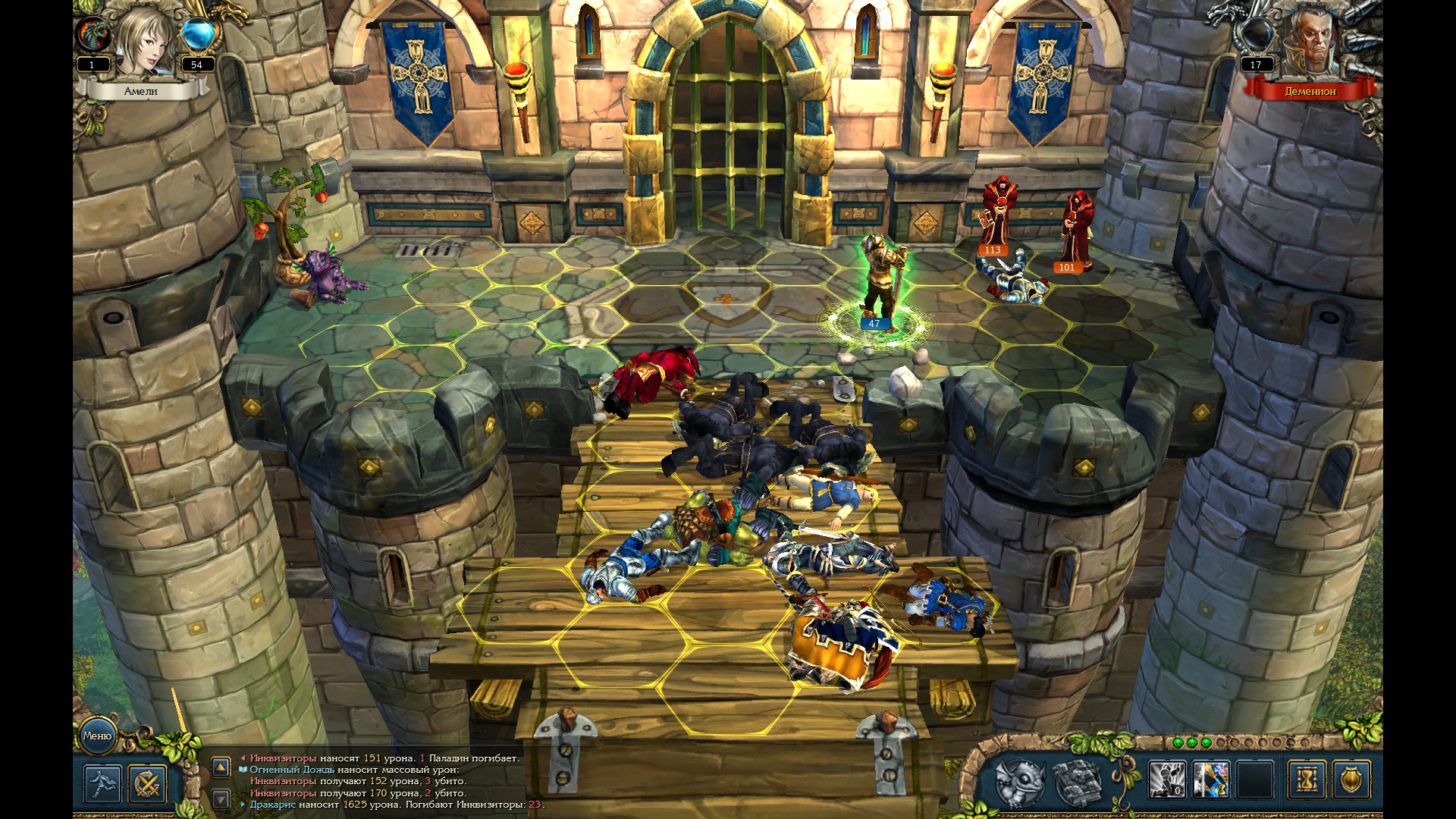Expand the Дракарис battle log entry
Screen dimensions: 1456x819
point(243,804)
